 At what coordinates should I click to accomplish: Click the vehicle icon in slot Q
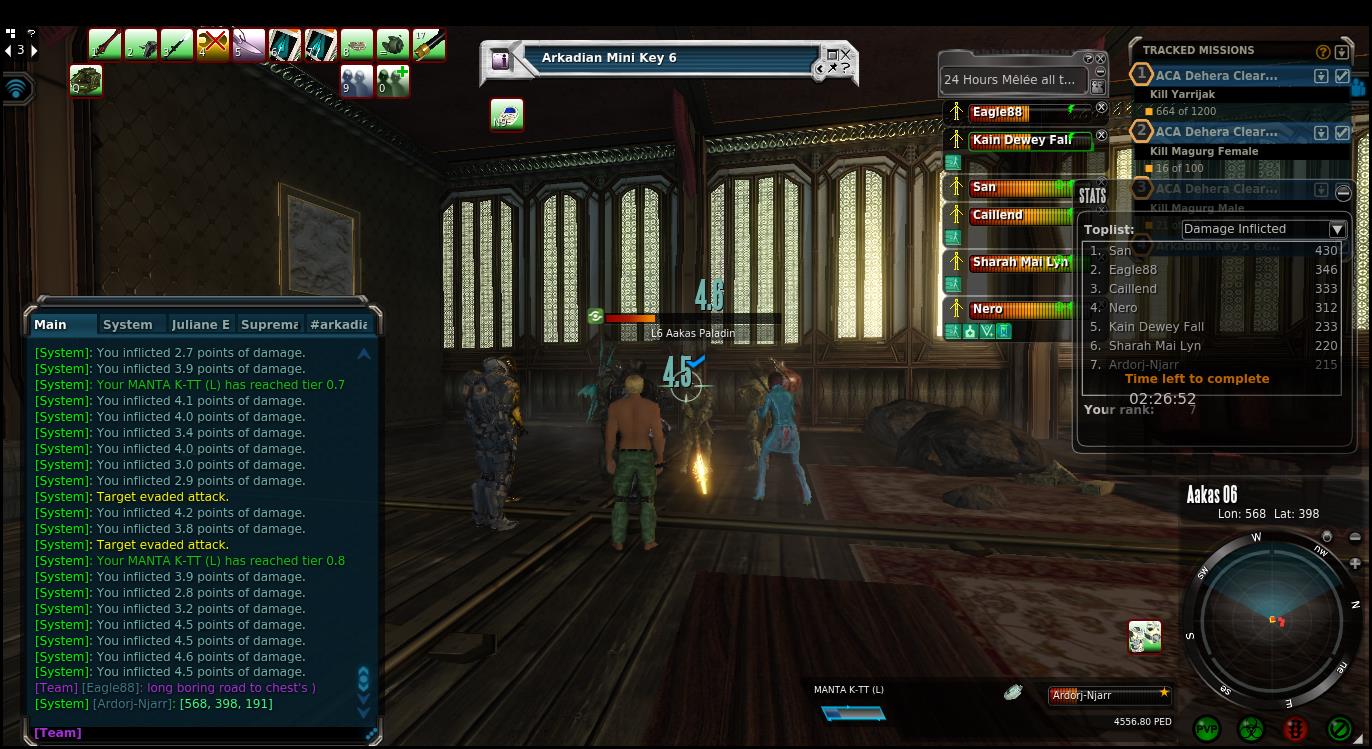[x=86, y=80]
